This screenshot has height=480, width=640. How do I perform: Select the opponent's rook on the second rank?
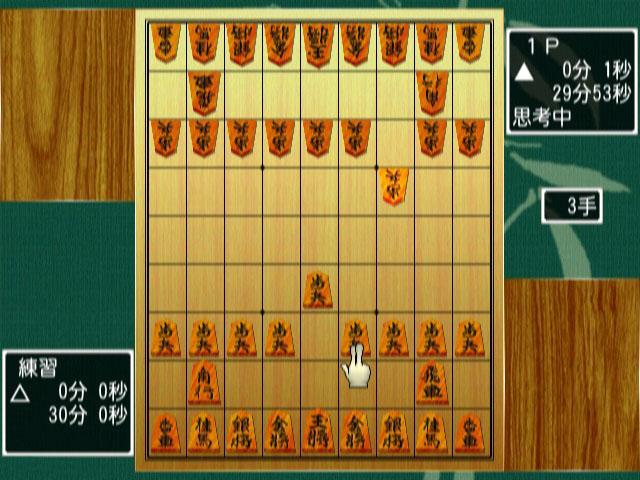tap(204, 92)
